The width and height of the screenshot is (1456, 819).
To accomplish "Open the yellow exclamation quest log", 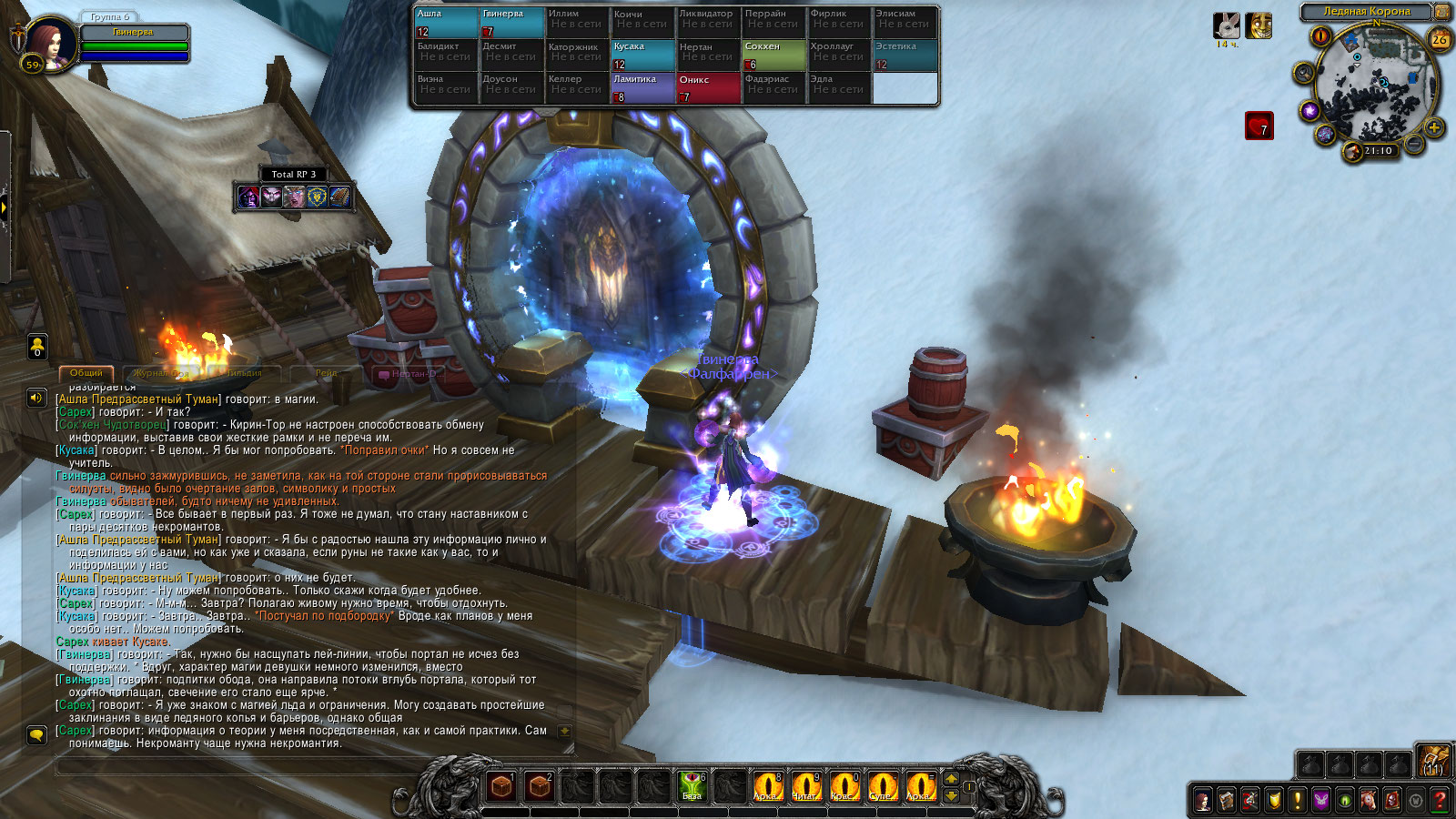I will [x=1298, y=801].
